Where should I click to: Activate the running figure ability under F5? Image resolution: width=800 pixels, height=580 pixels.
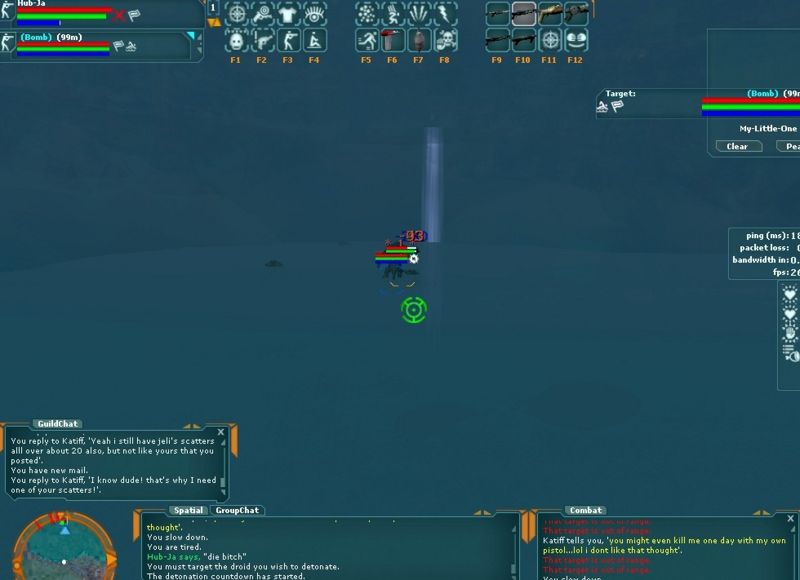click(x=367, y=41)
